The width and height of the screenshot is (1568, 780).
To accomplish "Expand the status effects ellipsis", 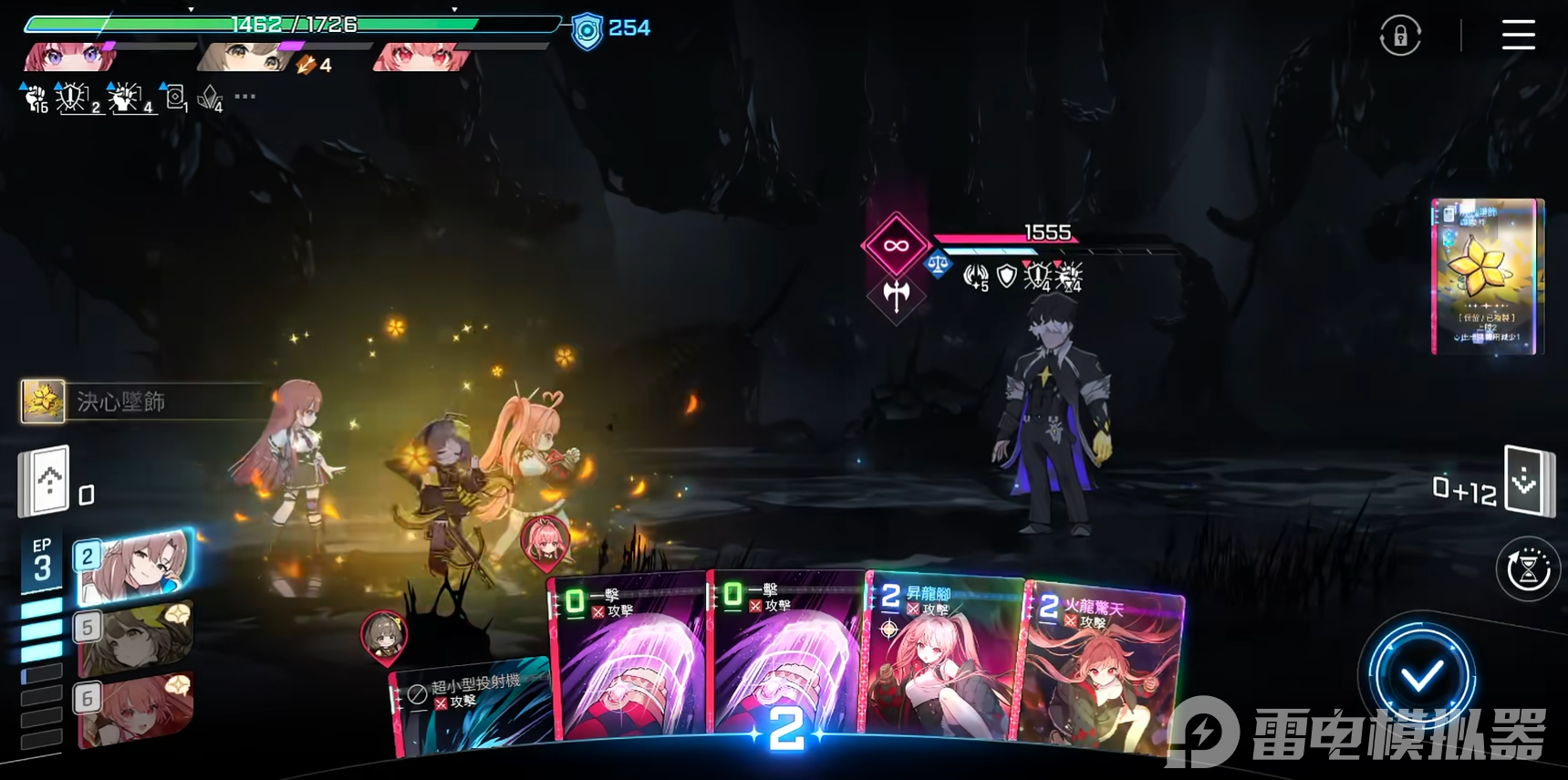I will coord(245,96).
